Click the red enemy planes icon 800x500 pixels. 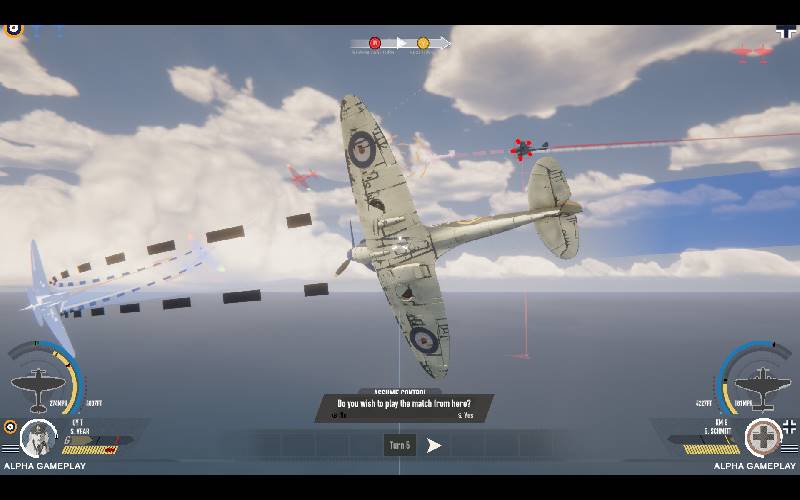tap(750, 51)
